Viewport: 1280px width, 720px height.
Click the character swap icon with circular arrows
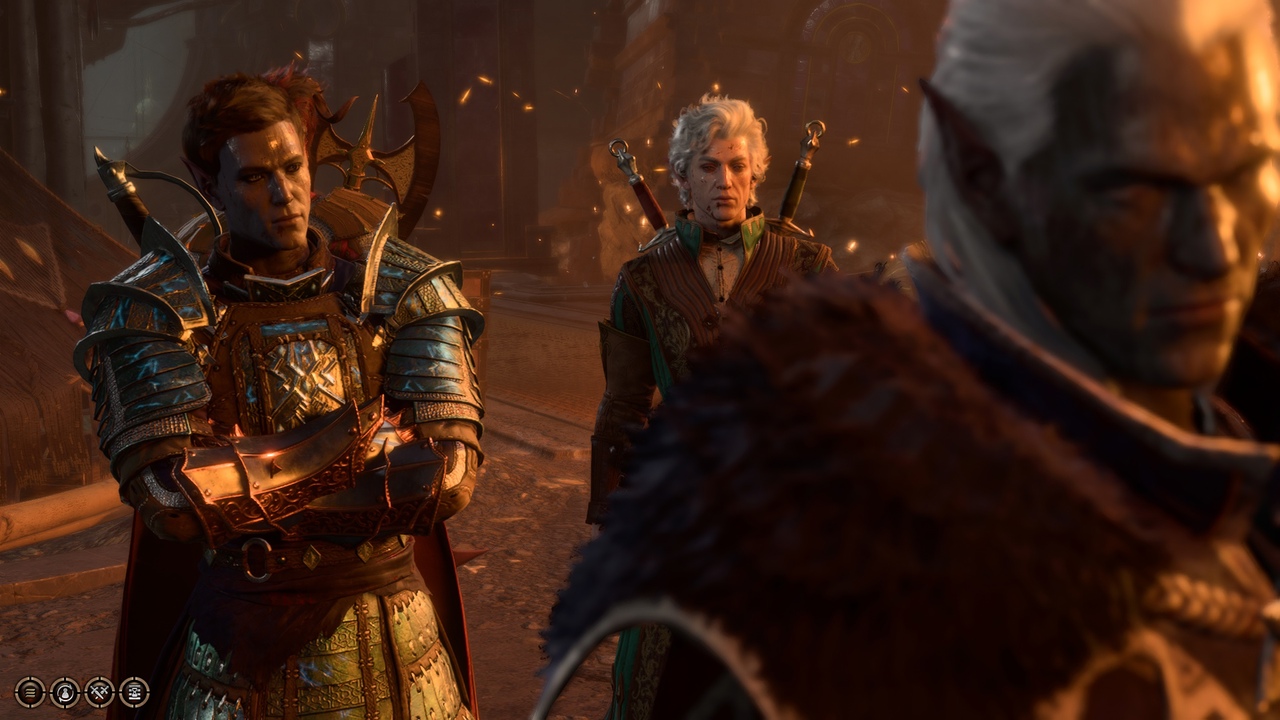(65, 692)
